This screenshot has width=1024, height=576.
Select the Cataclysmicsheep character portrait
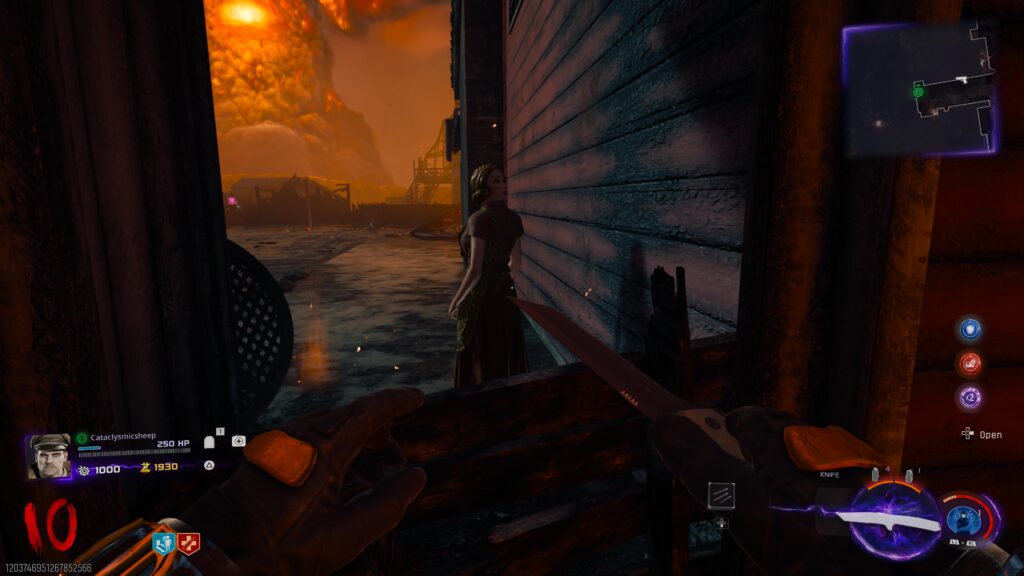pos(49,455)
